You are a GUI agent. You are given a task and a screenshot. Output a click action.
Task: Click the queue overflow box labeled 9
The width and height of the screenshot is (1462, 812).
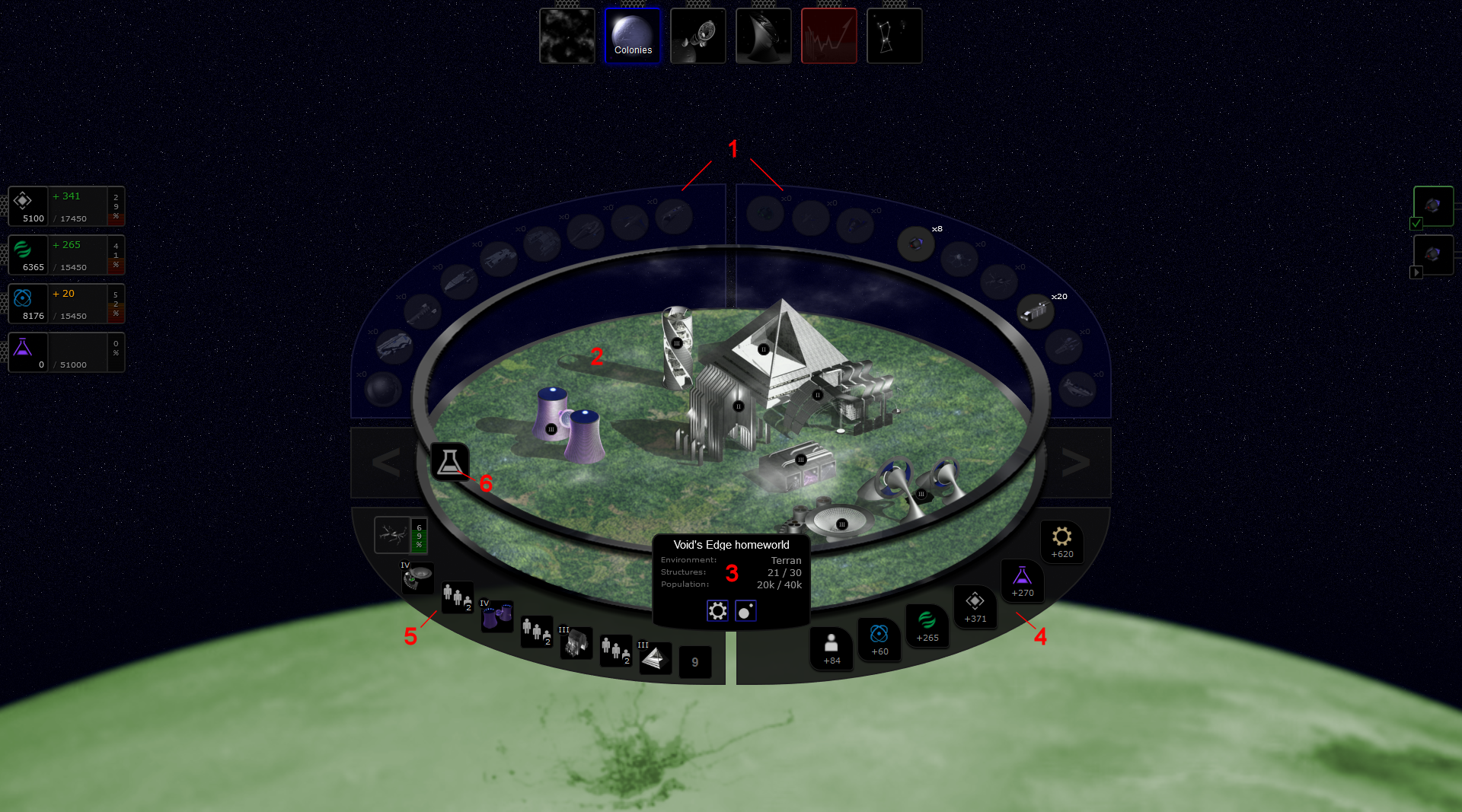(x=694, y=662)
